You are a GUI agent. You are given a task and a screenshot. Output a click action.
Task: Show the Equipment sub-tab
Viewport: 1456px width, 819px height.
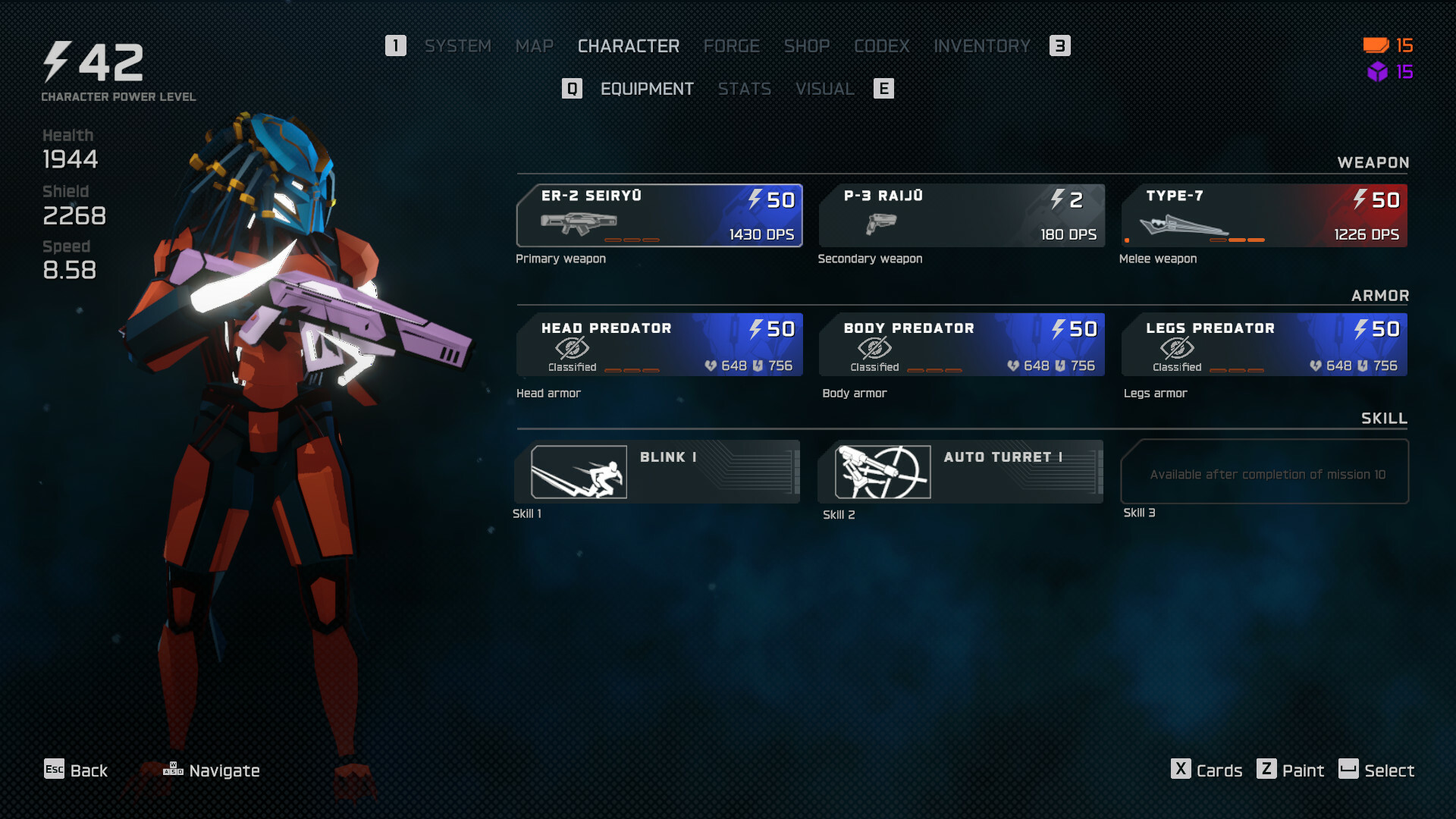[646, 89]
